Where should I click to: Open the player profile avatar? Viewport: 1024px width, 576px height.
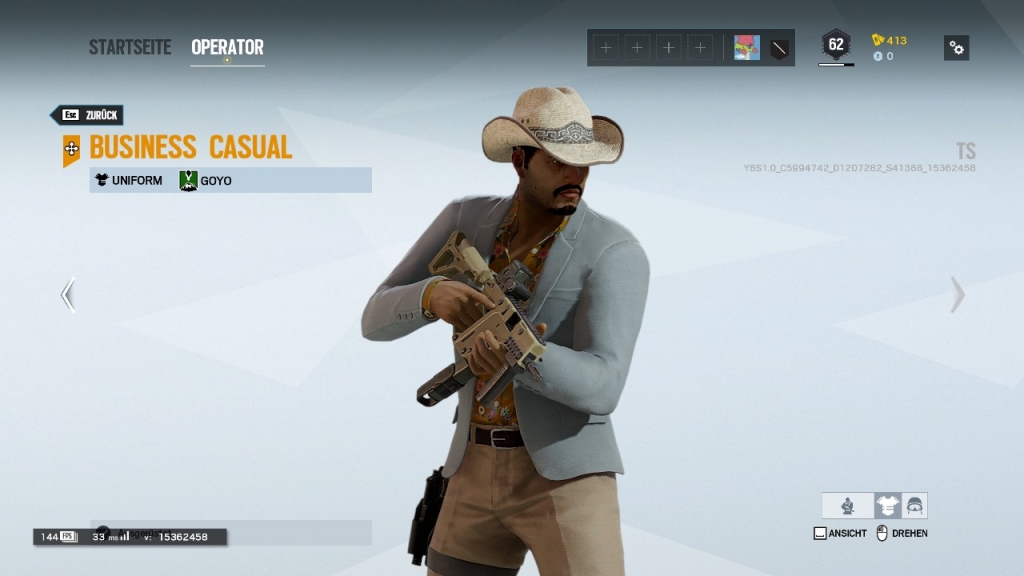tap(747, 47)
